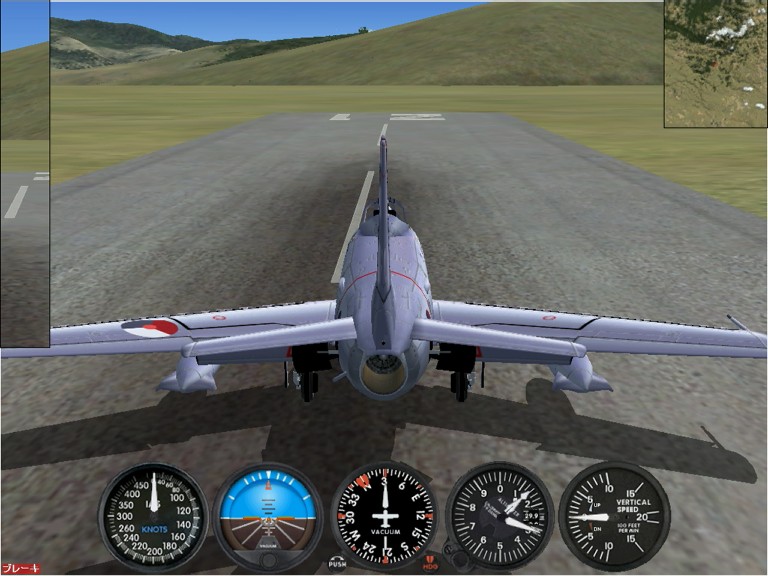
Task: Turn the red HDG heading bug knob
Action: (x=431, y=563)
